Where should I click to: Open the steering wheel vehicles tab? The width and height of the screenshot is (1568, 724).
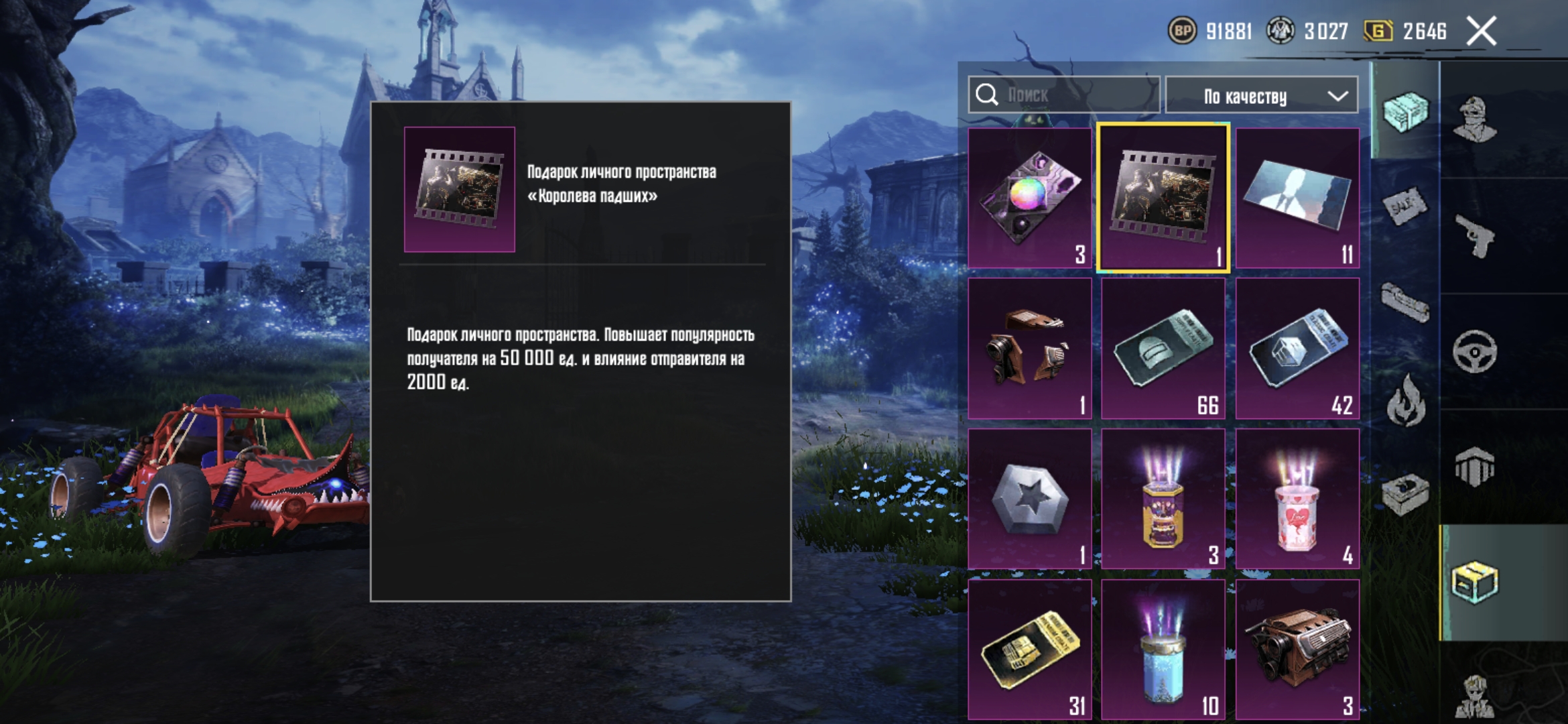(1474, 351)
